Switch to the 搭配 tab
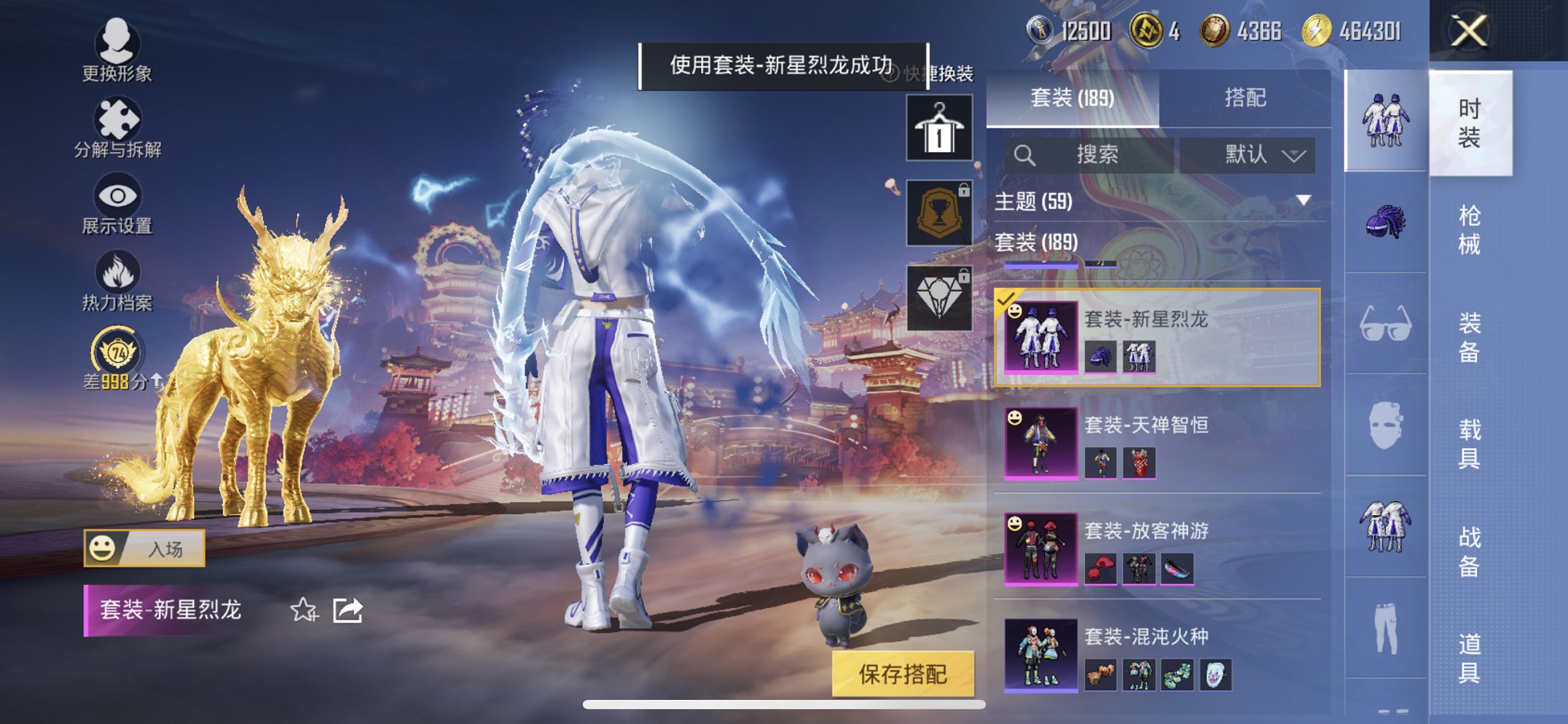The height and width of the screenshot is (724, 1568). pyautogui.click(x=1246, y=95)
